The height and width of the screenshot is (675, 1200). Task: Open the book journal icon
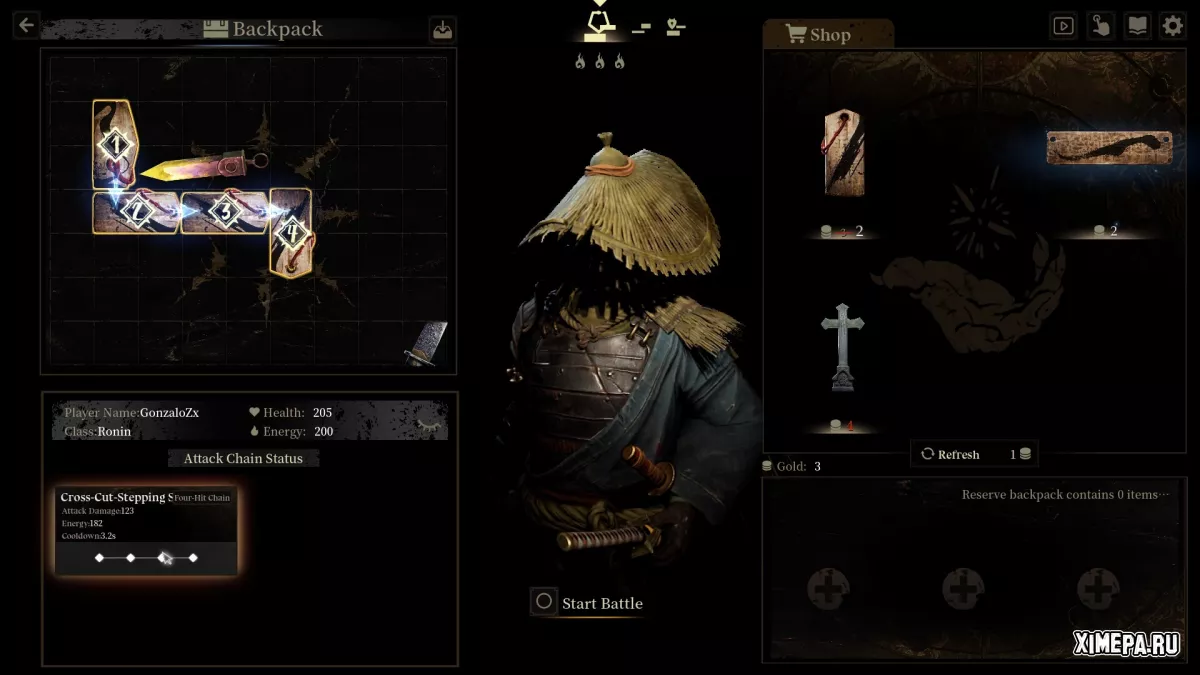(1137, 26)
